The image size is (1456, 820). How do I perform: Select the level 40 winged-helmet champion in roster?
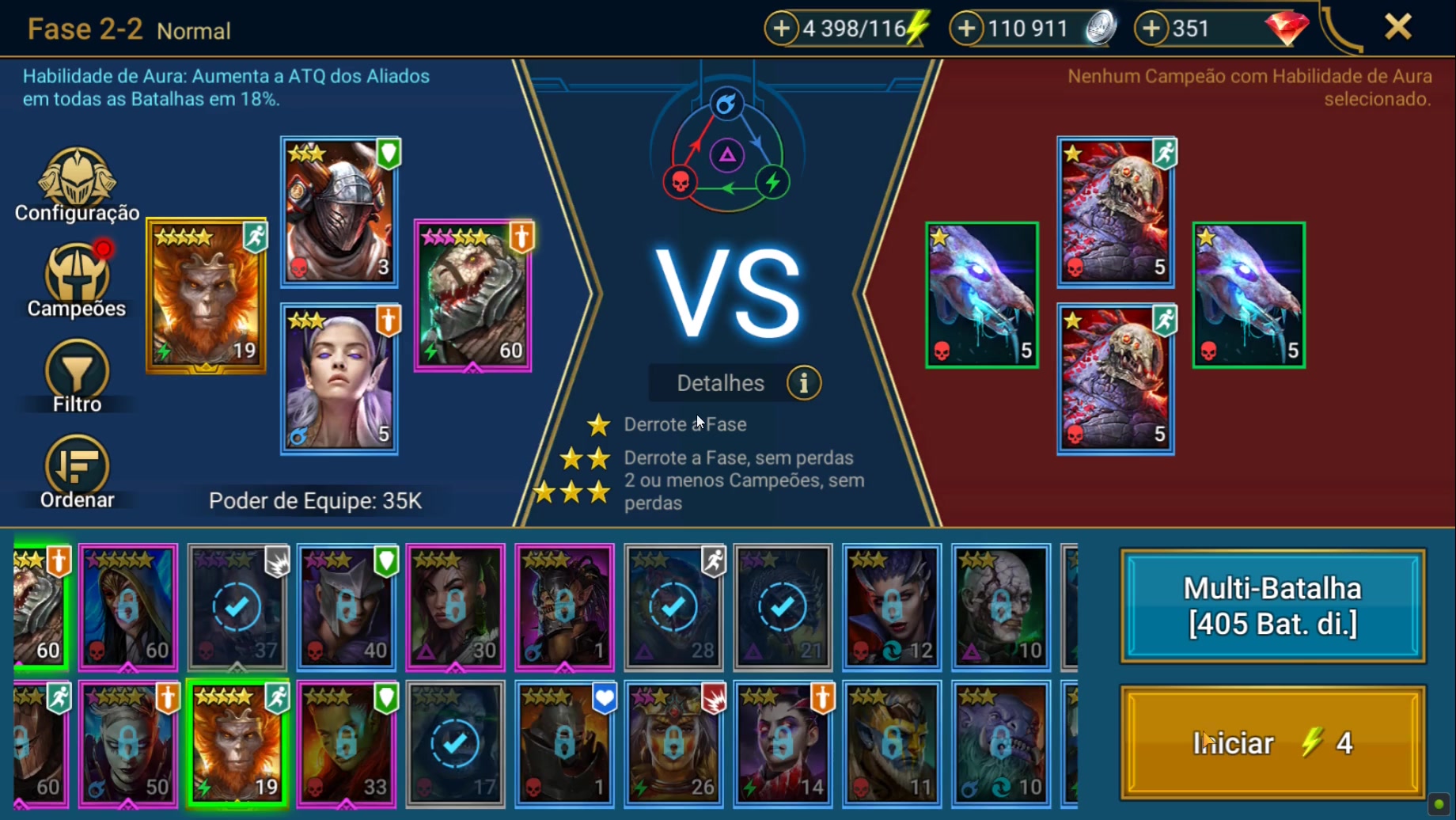tap(346, 607)
